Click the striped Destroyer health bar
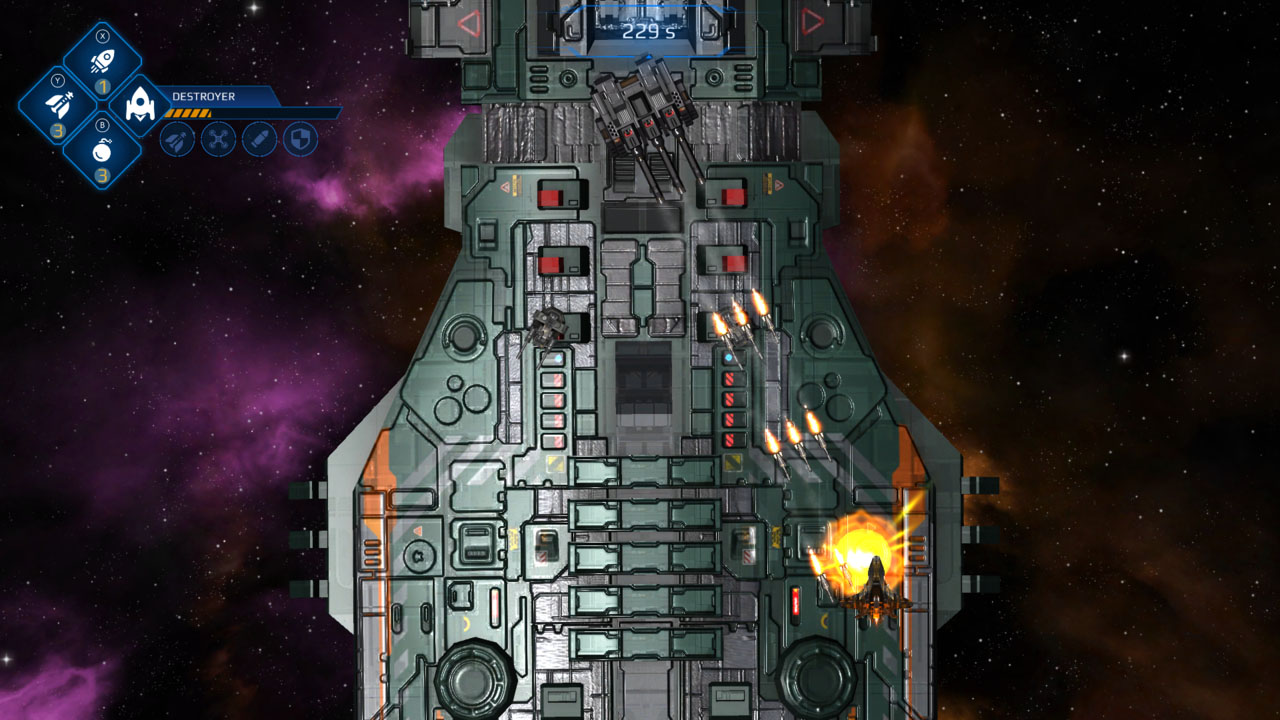Screen dimensions: 1280x720 (189, 114)
